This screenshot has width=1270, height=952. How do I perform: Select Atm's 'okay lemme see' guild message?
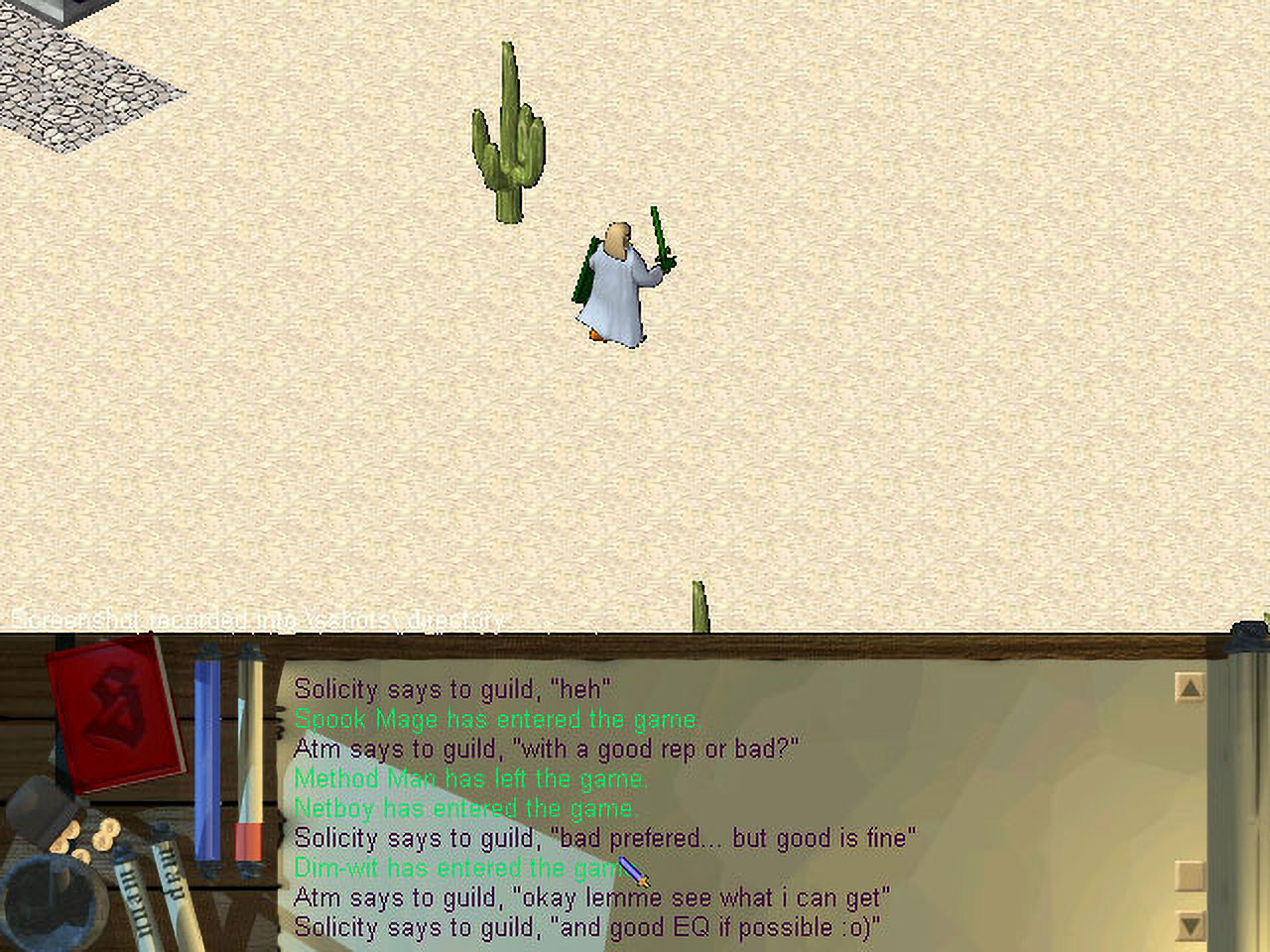click(x=591, y=897)
